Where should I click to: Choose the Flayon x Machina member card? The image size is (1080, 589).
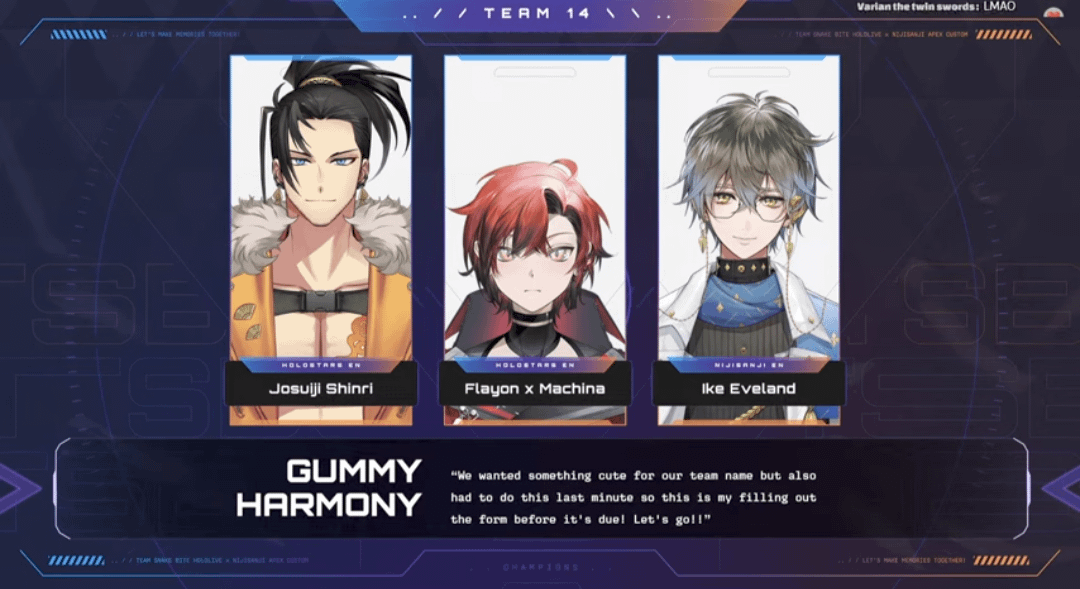535,240
